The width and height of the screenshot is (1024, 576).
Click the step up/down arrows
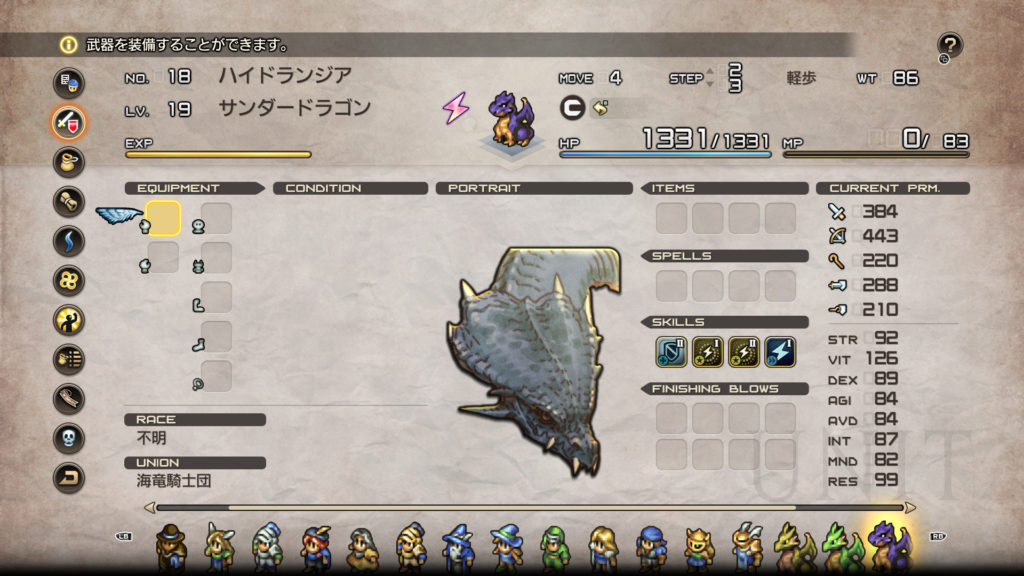point(710,78)
